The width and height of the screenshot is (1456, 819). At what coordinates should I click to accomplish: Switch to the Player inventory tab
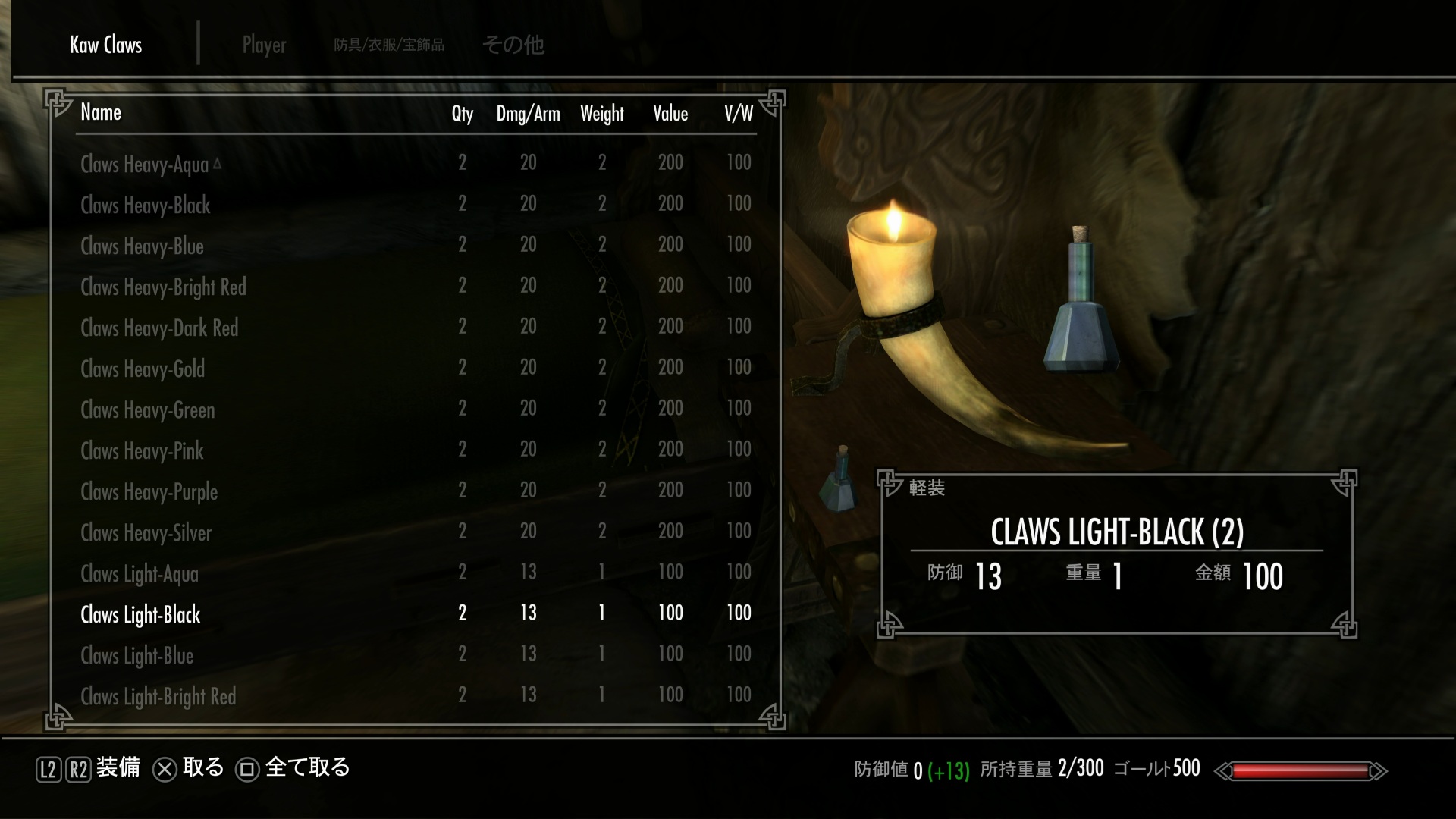point(264,45)
